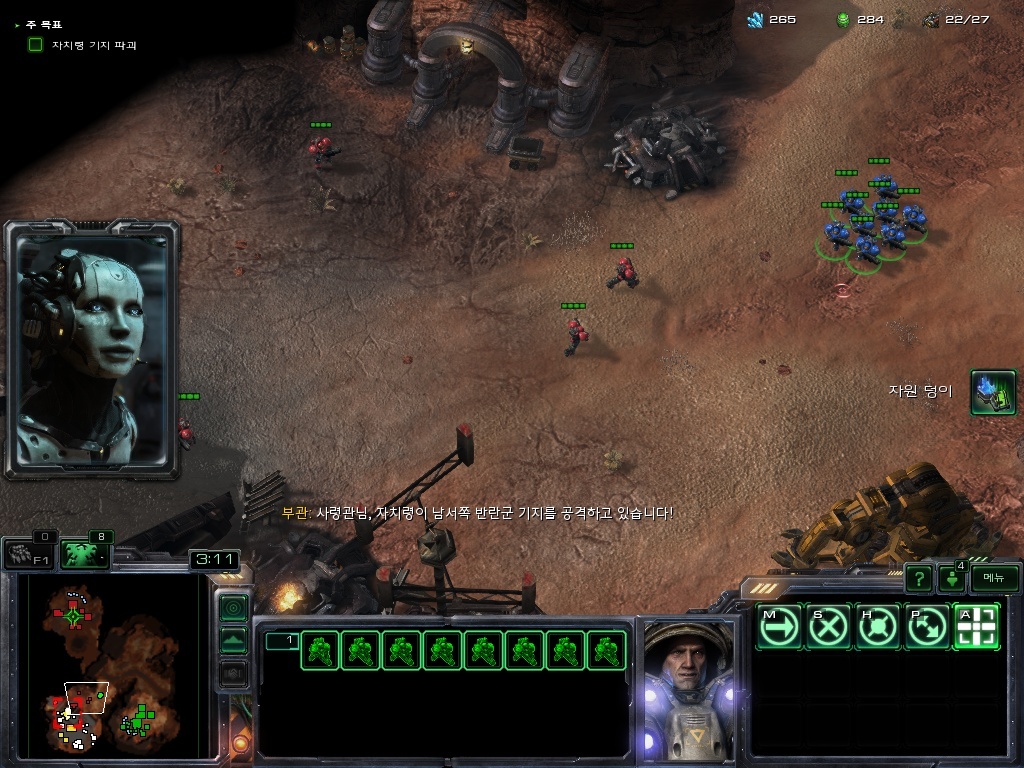
Task: Select all army units button
Action: click(85, 553)
